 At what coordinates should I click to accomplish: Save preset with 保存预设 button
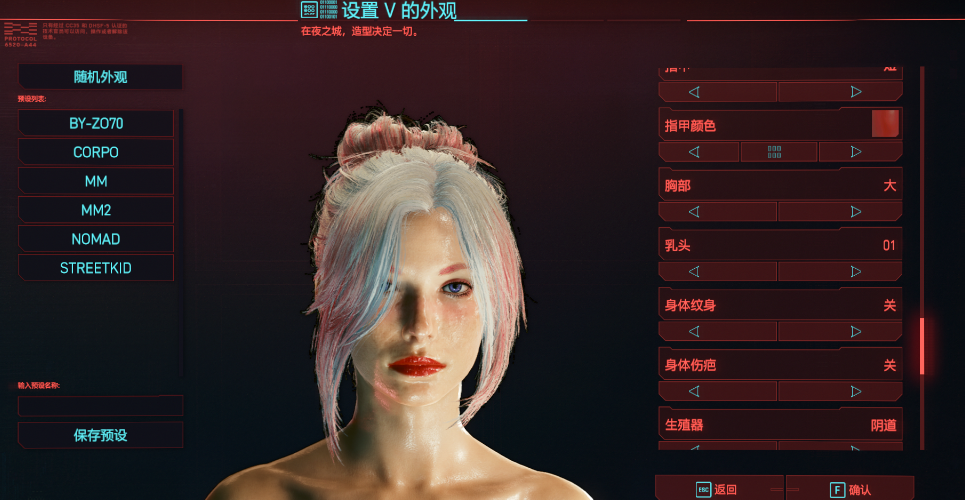pyautogui.click(x=100, y=435)
